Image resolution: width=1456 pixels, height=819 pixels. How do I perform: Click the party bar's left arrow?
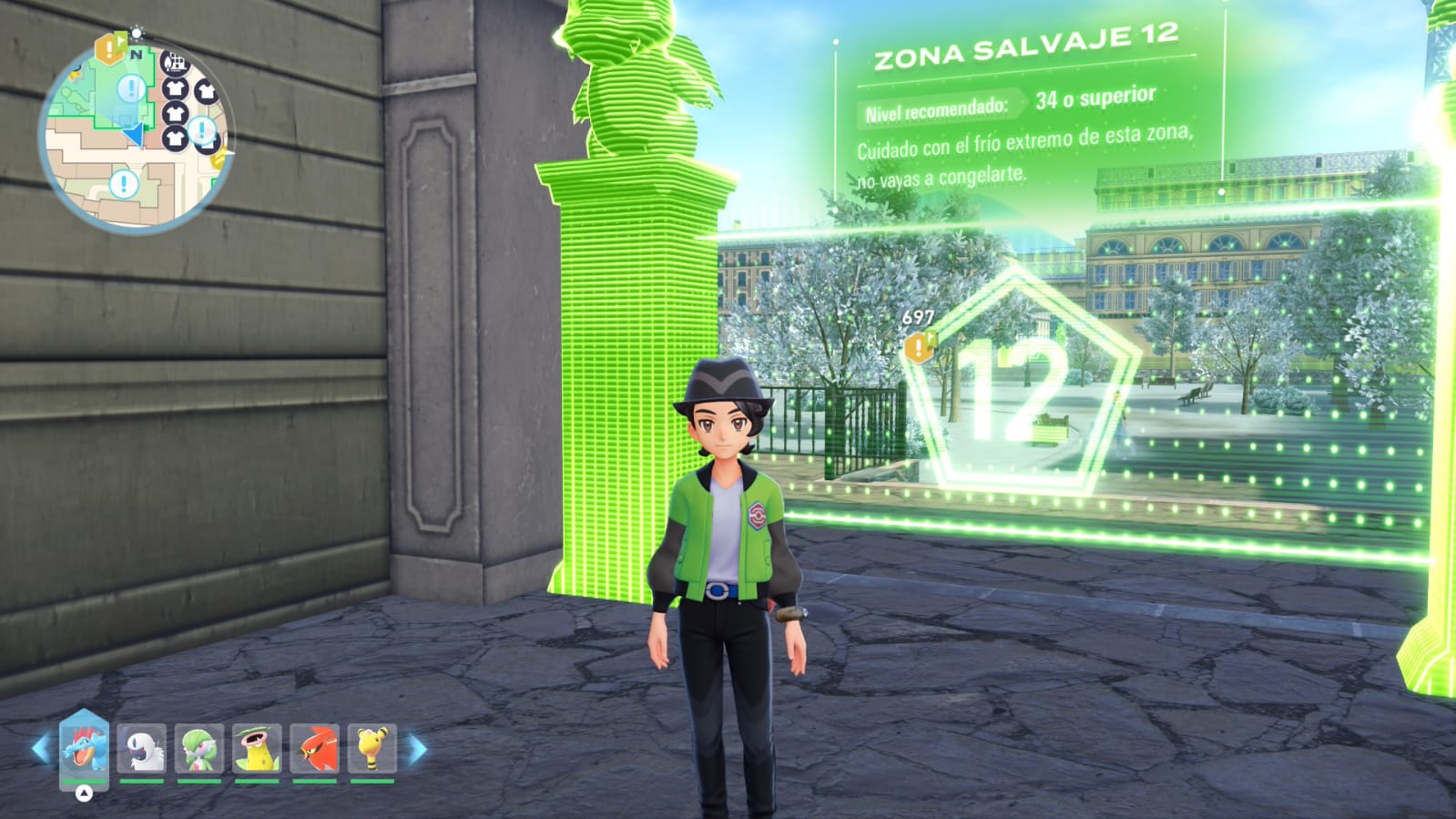tap(40, 750)
